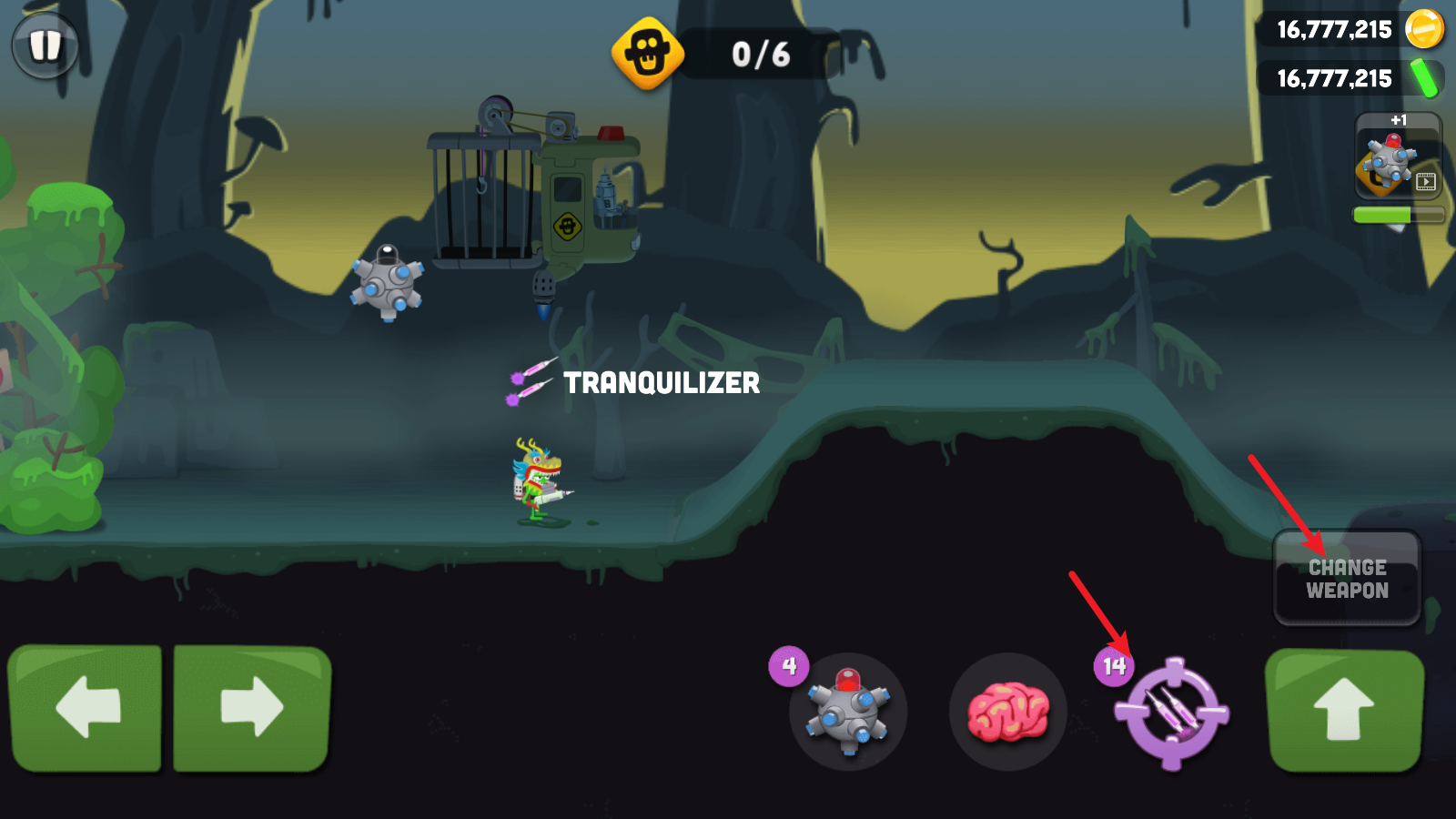Fire the tranquilizer crosshair button

click(1172, 713)
